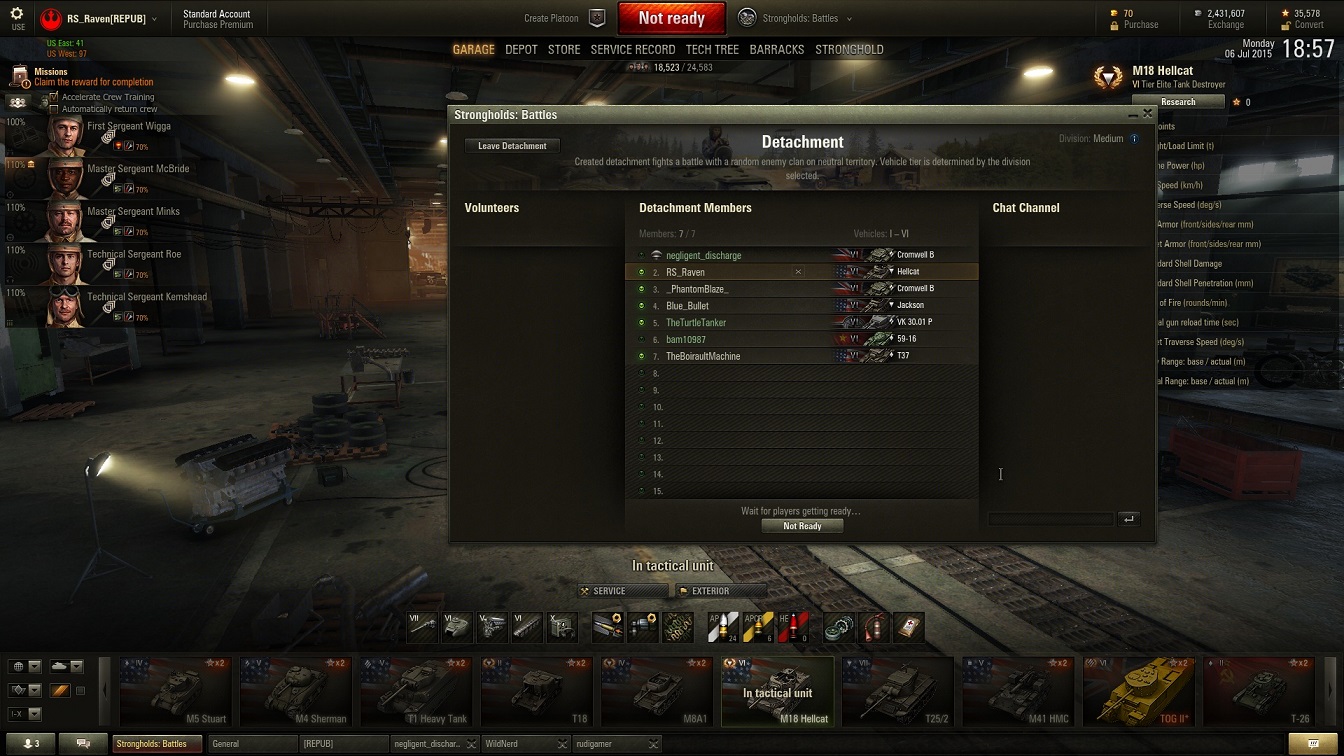
Task: Choose the M4 Sherman from the carousel
Action: click(296, 689)
